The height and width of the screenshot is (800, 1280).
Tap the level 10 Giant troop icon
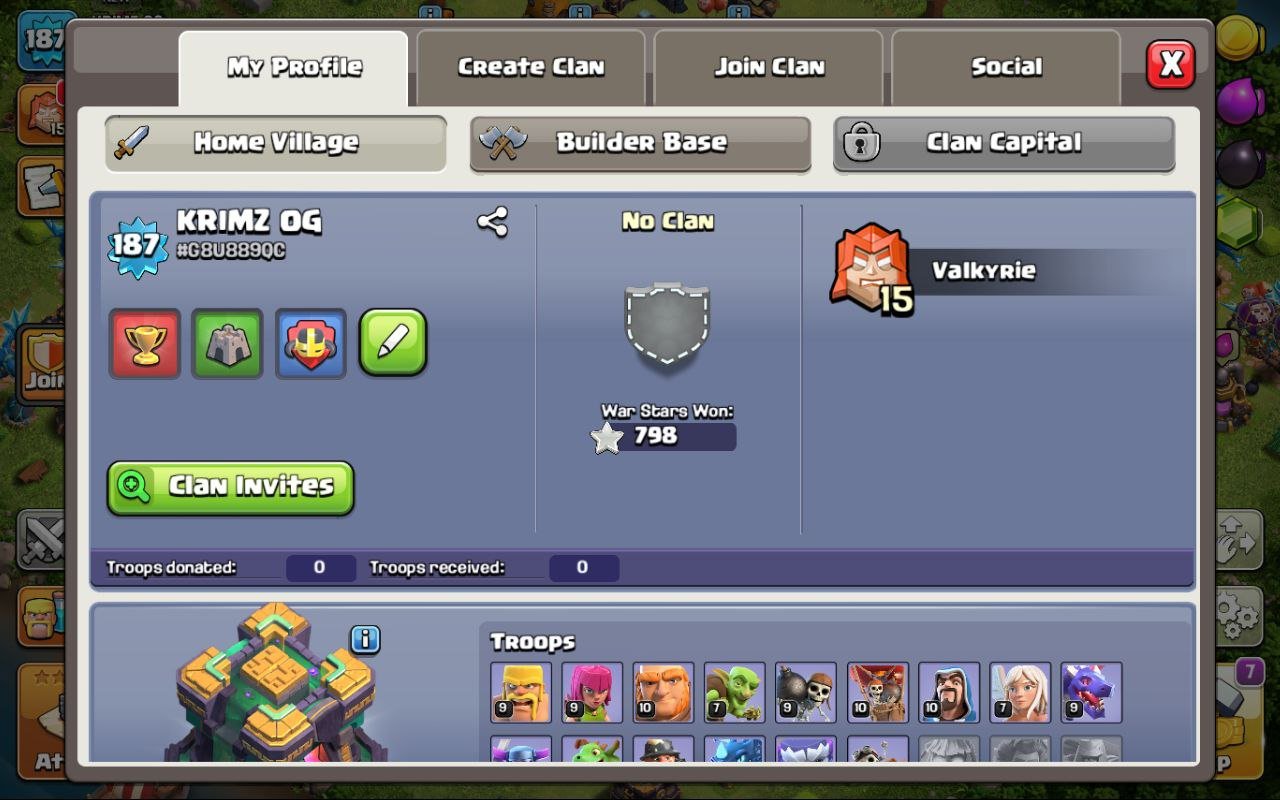pos(663,692)
